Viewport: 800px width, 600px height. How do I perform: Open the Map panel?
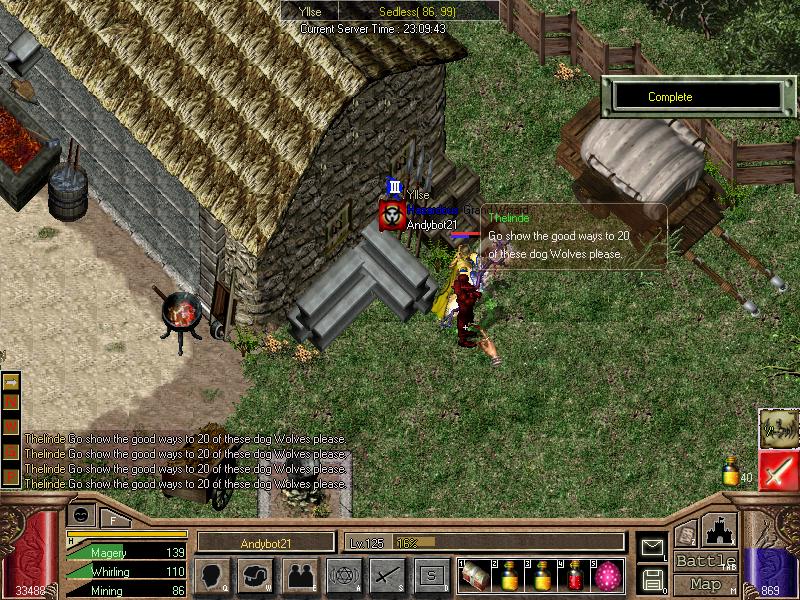coord(705,584)
